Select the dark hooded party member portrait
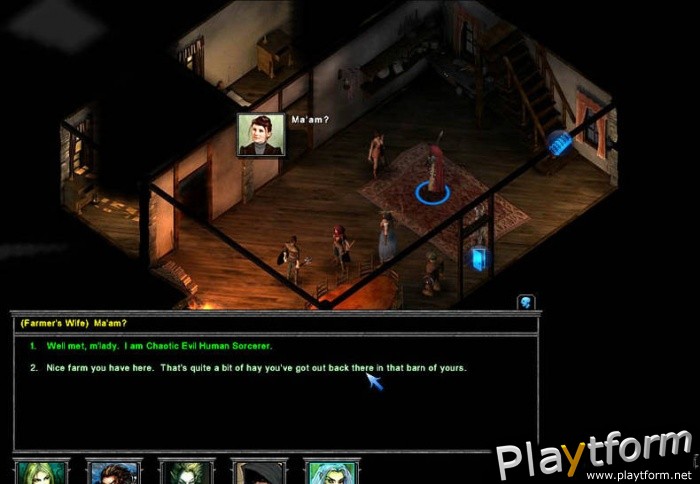 pos(259,472)
